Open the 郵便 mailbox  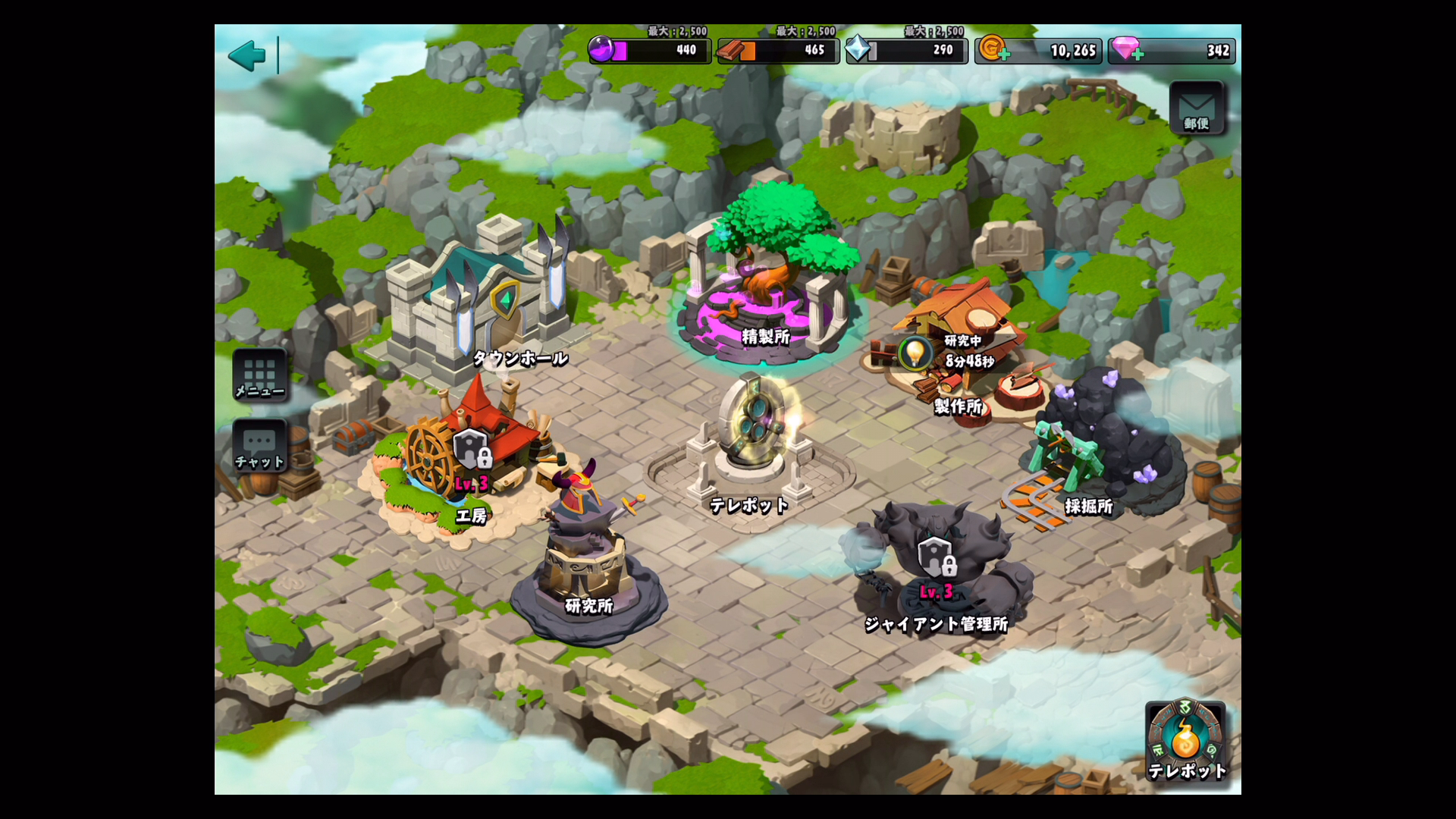tap(1197, 108)
